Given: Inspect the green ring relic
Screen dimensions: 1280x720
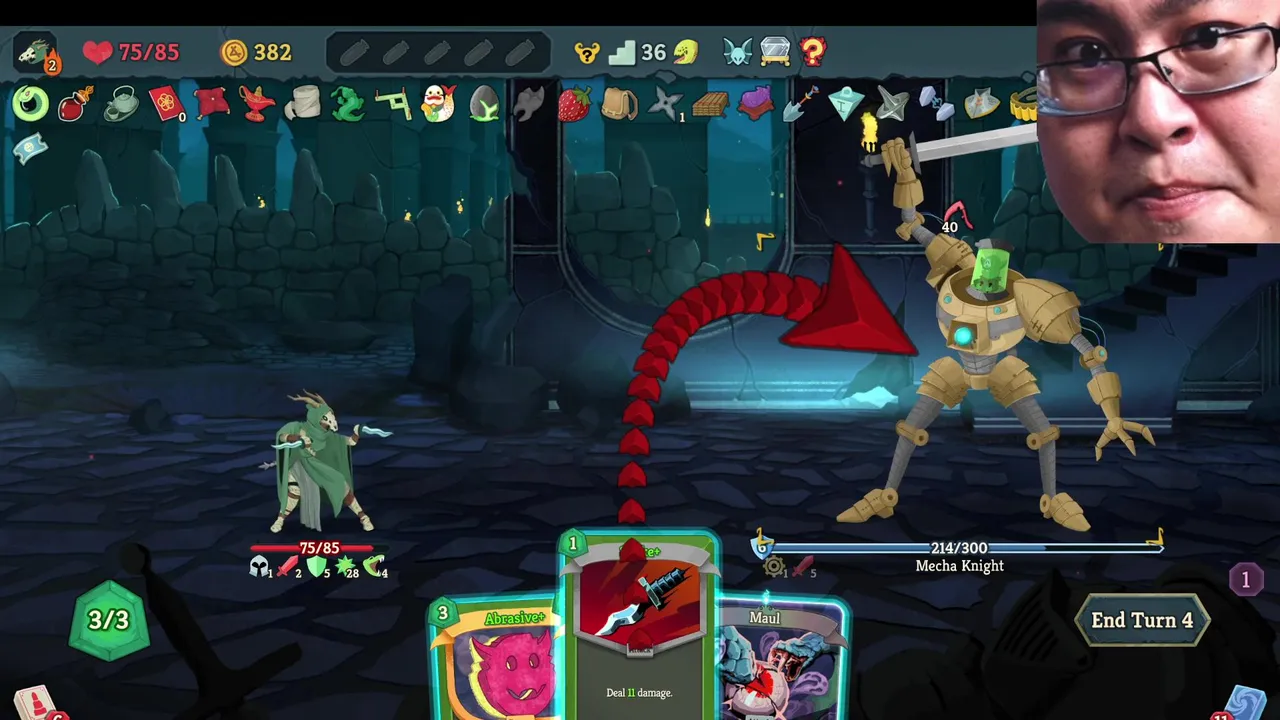Looking at the screenshot, I should point(30,104).
